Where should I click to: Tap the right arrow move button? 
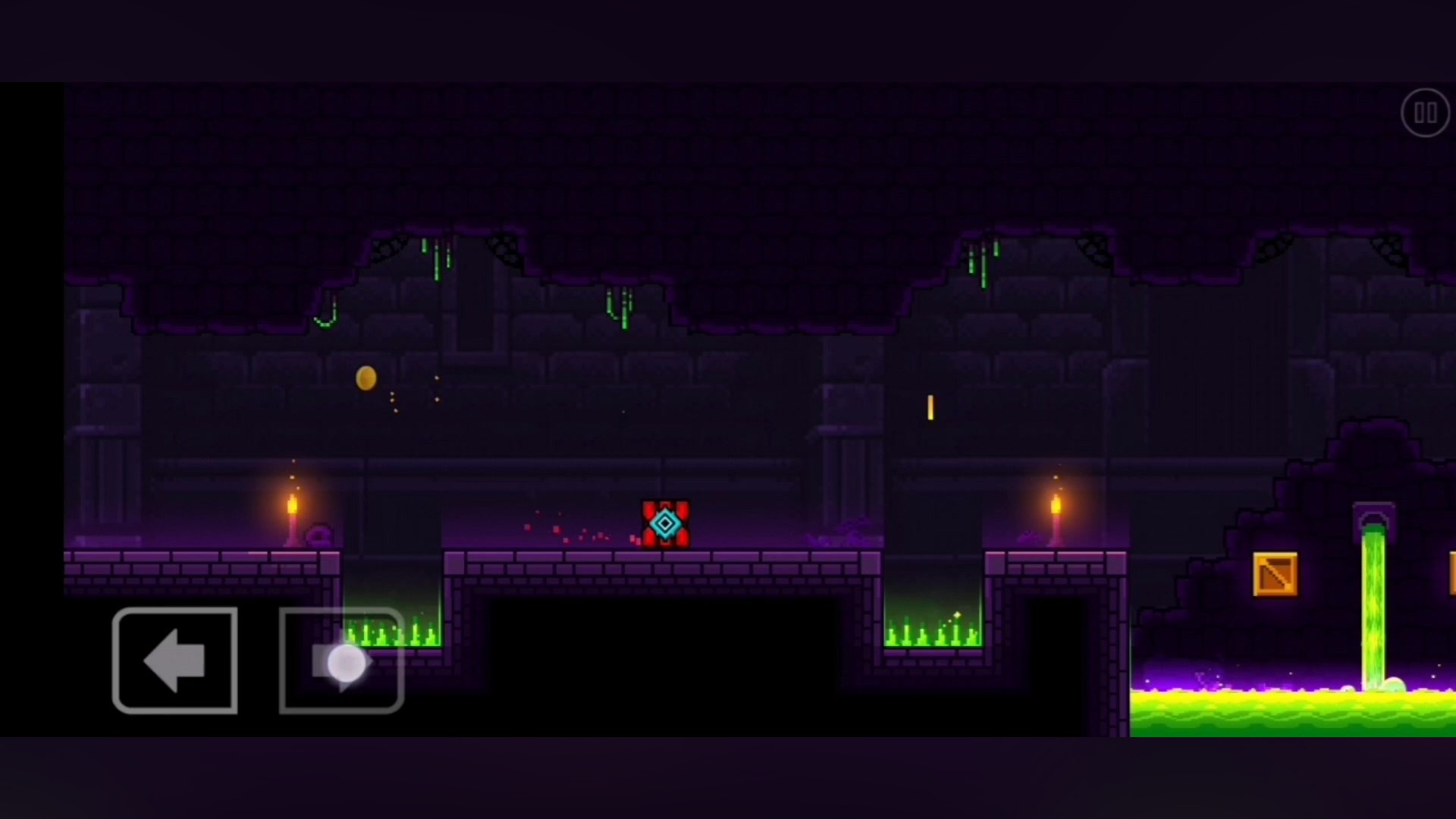pyautogui.click(x=341, y=661)
